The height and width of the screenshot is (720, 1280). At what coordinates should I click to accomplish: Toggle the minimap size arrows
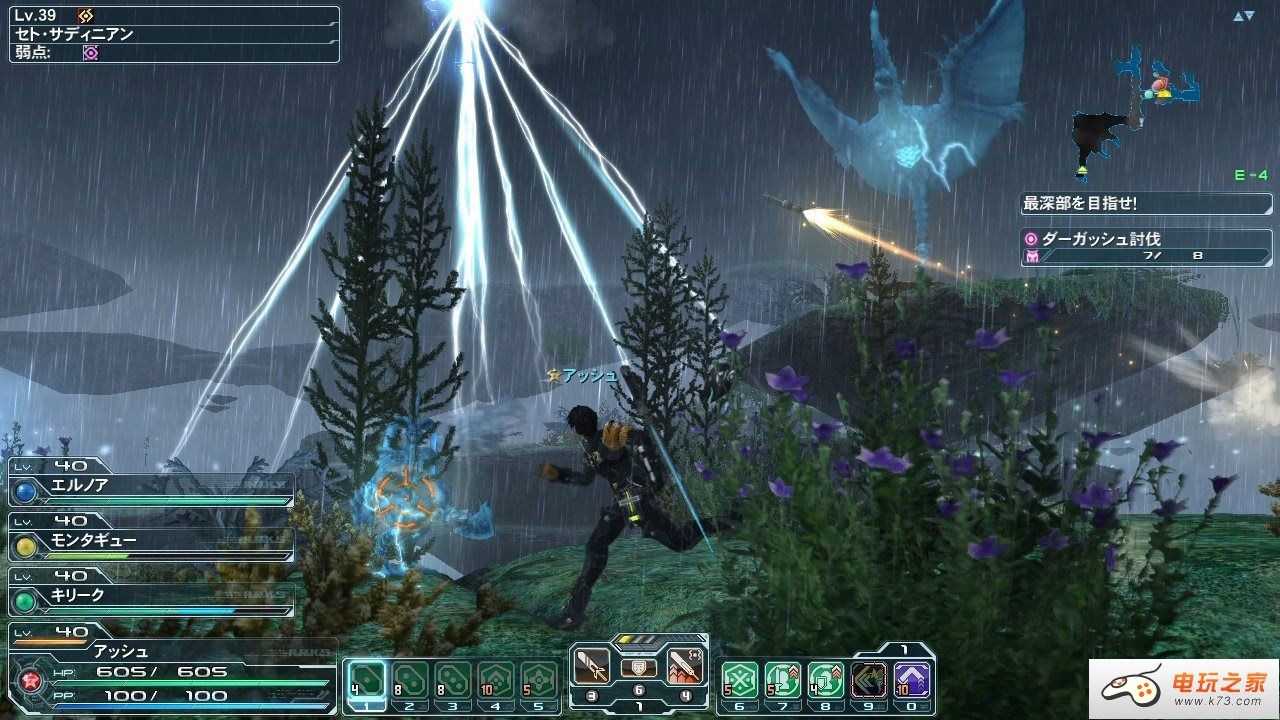point(1243,16)
